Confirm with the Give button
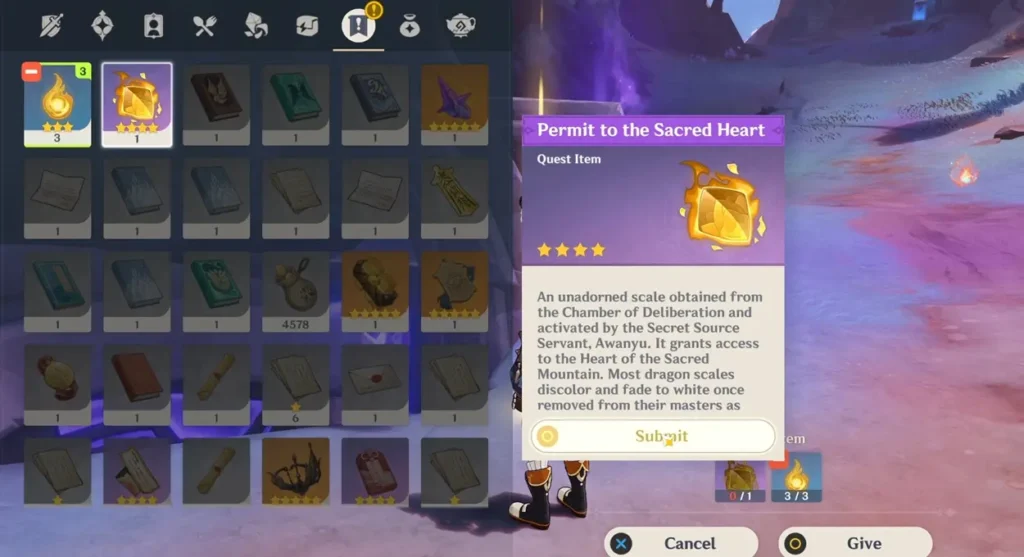 pyautogui.click(x=854, y=543)
